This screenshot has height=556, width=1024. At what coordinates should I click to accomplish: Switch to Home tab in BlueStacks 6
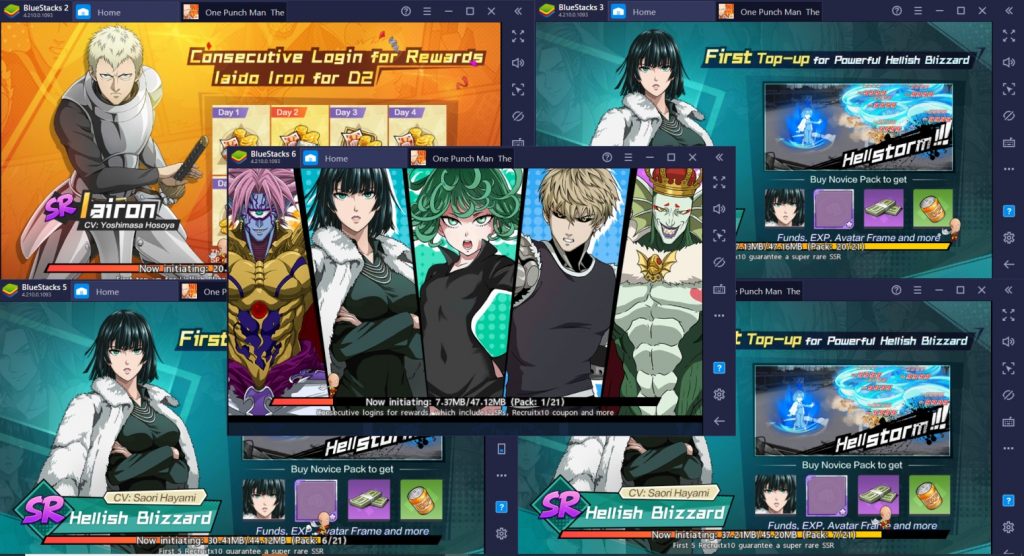336,159
